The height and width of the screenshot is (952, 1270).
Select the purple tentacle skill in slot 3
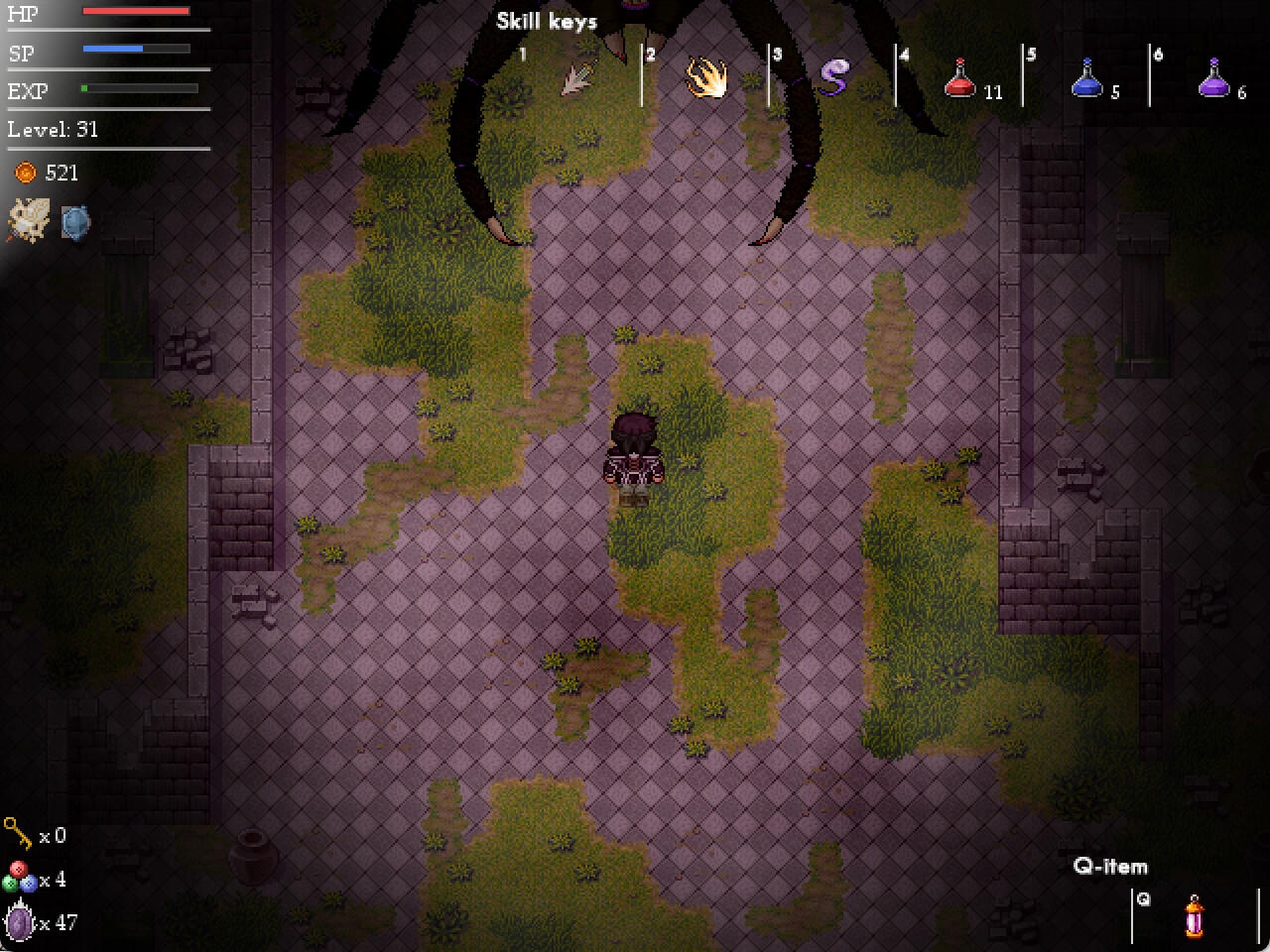tap(831, 79)
